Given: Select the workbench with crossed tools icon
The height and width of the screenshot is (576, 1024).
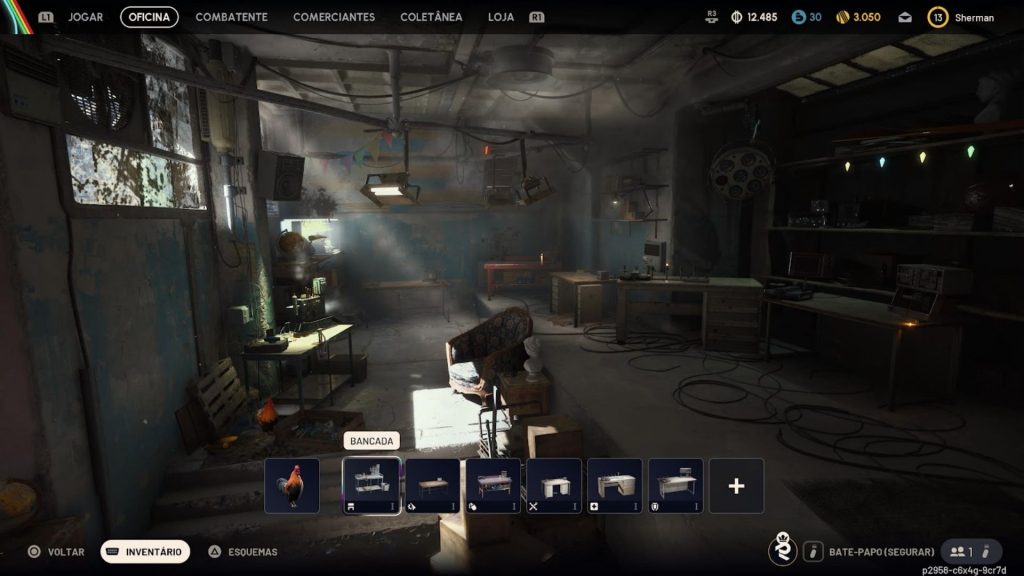Looking at the screenshot, I should coord(554,486).
